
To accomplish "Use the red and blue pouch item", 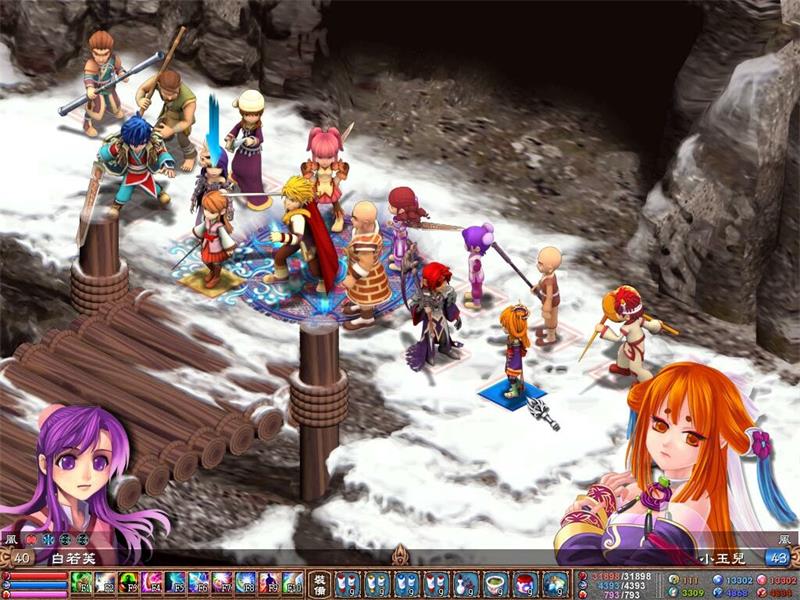I will (525, 584).
